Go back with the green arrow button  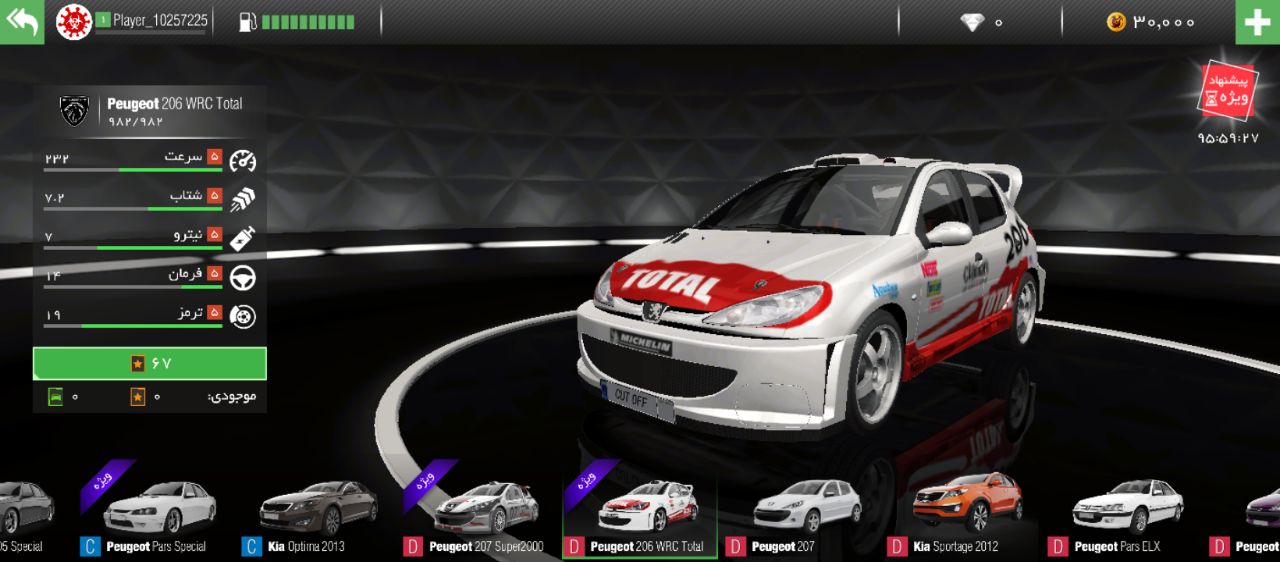(22, 22)
